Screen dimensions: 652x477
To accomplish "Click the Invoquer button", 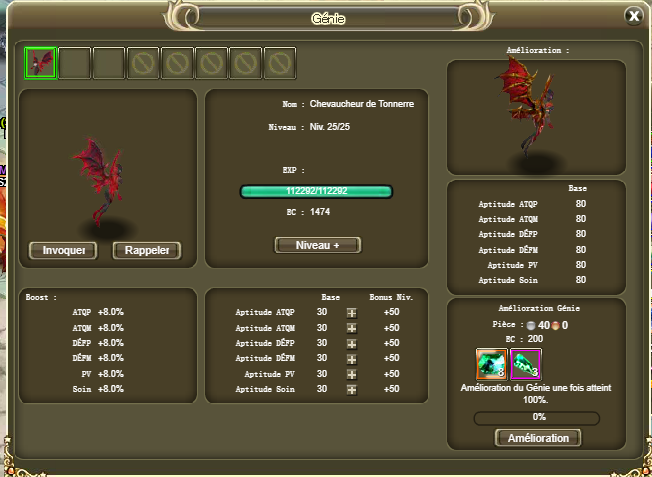I will 63,250.
